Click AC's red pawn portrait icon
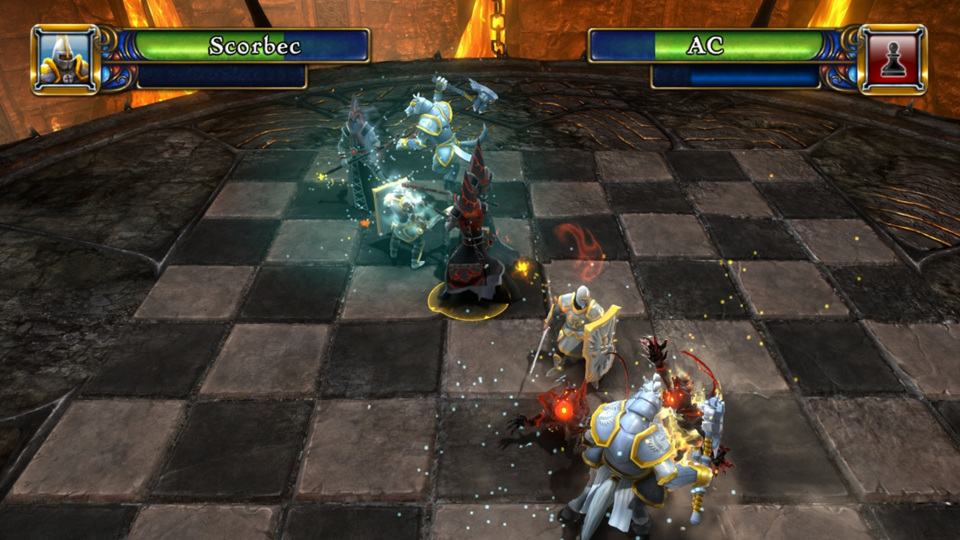This screenshot has height=540, width=960. coord(892,59)
